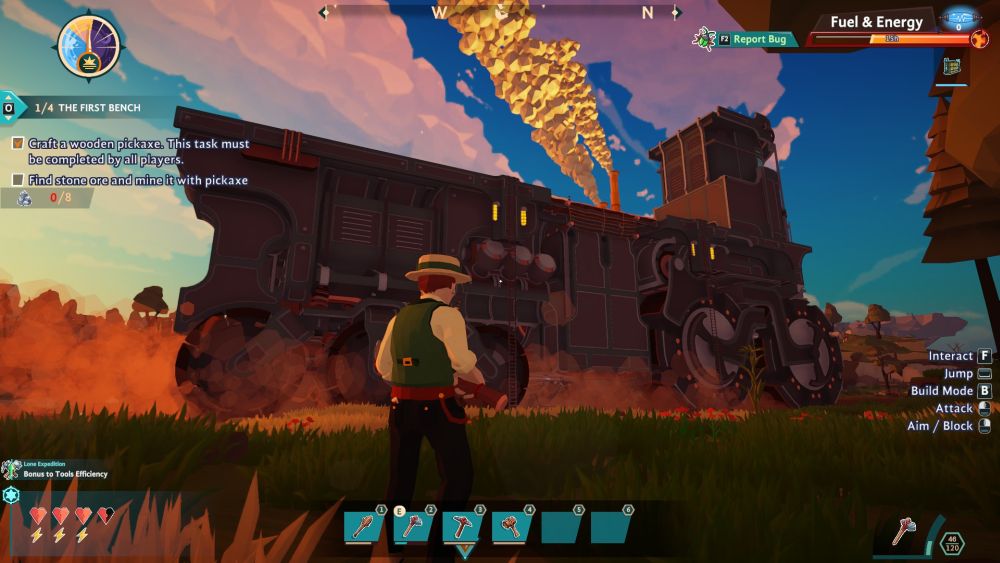Image resolution: width=1000 pixels, height=563 pixels.
Task: Select the hammer in hotbar slot 4
Action: 511,527
